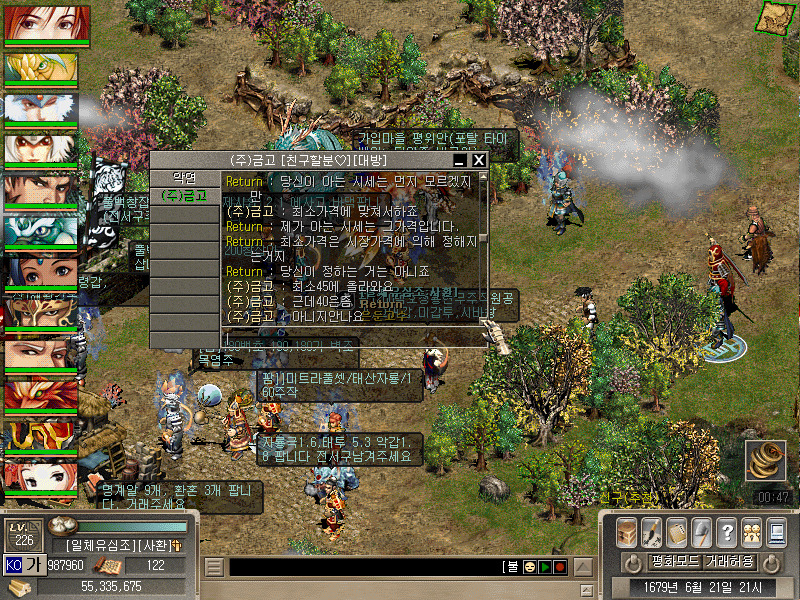
Task: Open the axe icon menu
Action: click(x=702, y=532)
